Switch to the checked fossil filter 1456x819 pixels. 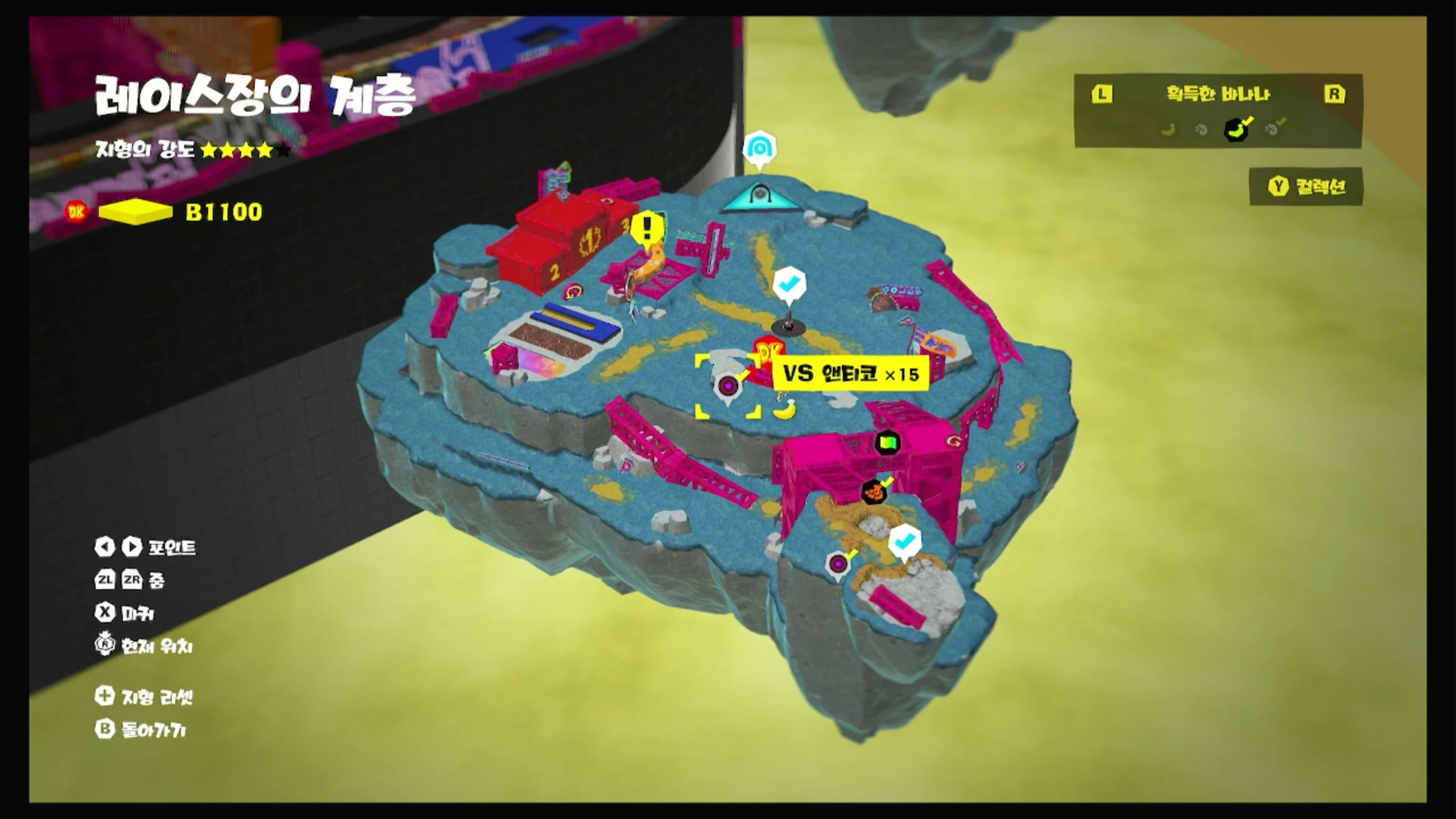[x=1272, y=130]
